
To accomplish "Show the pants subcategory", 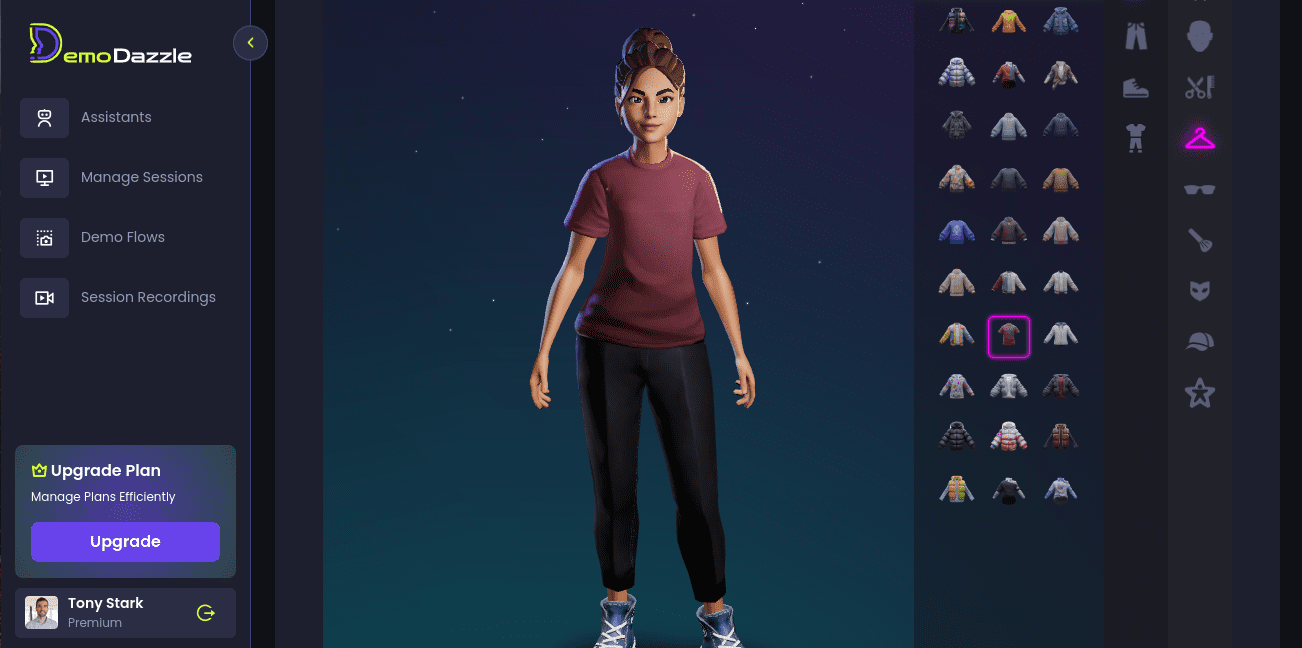I will tap(1135, 37).
